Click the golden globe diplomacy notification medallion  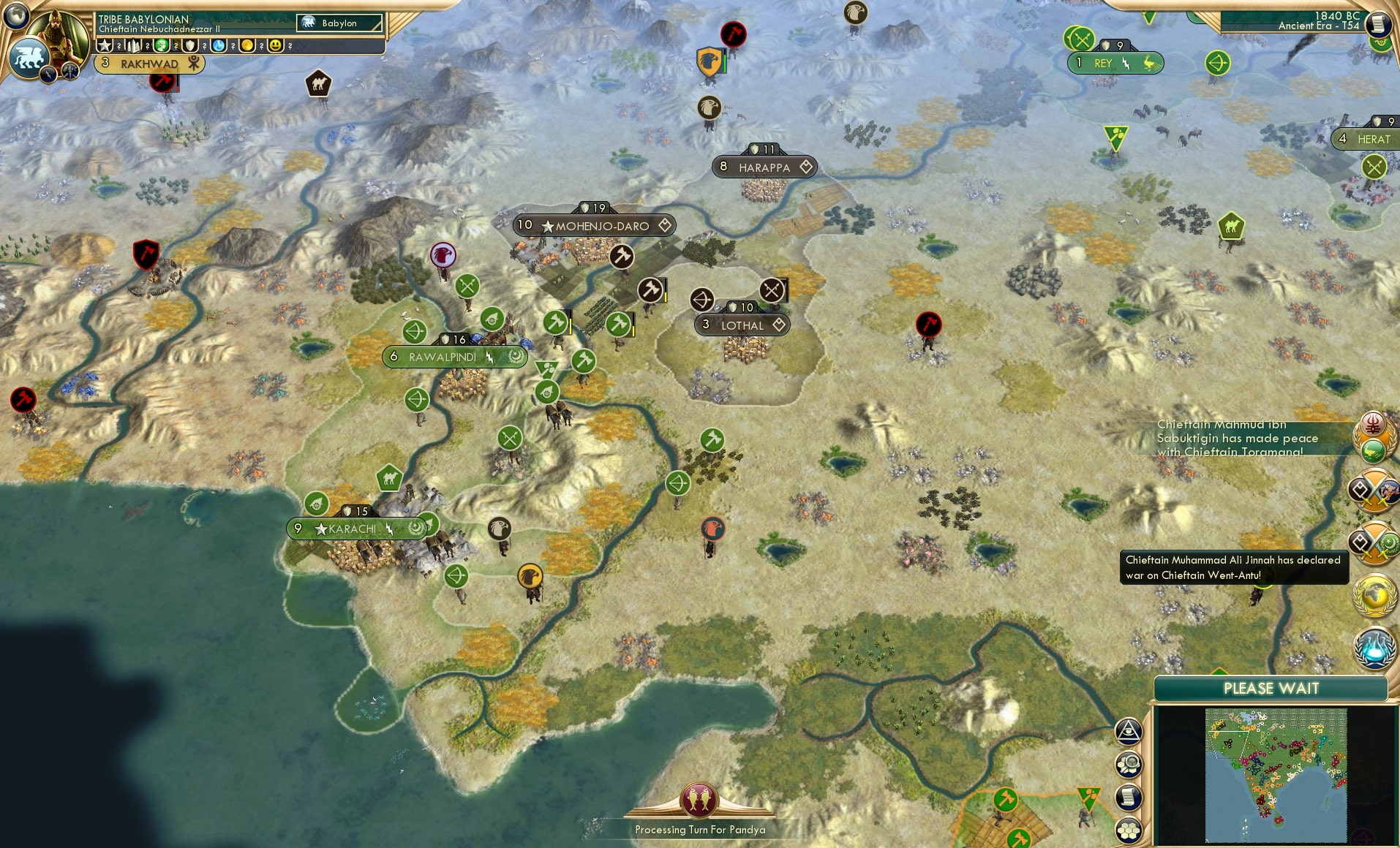[x=1374, y=592]
